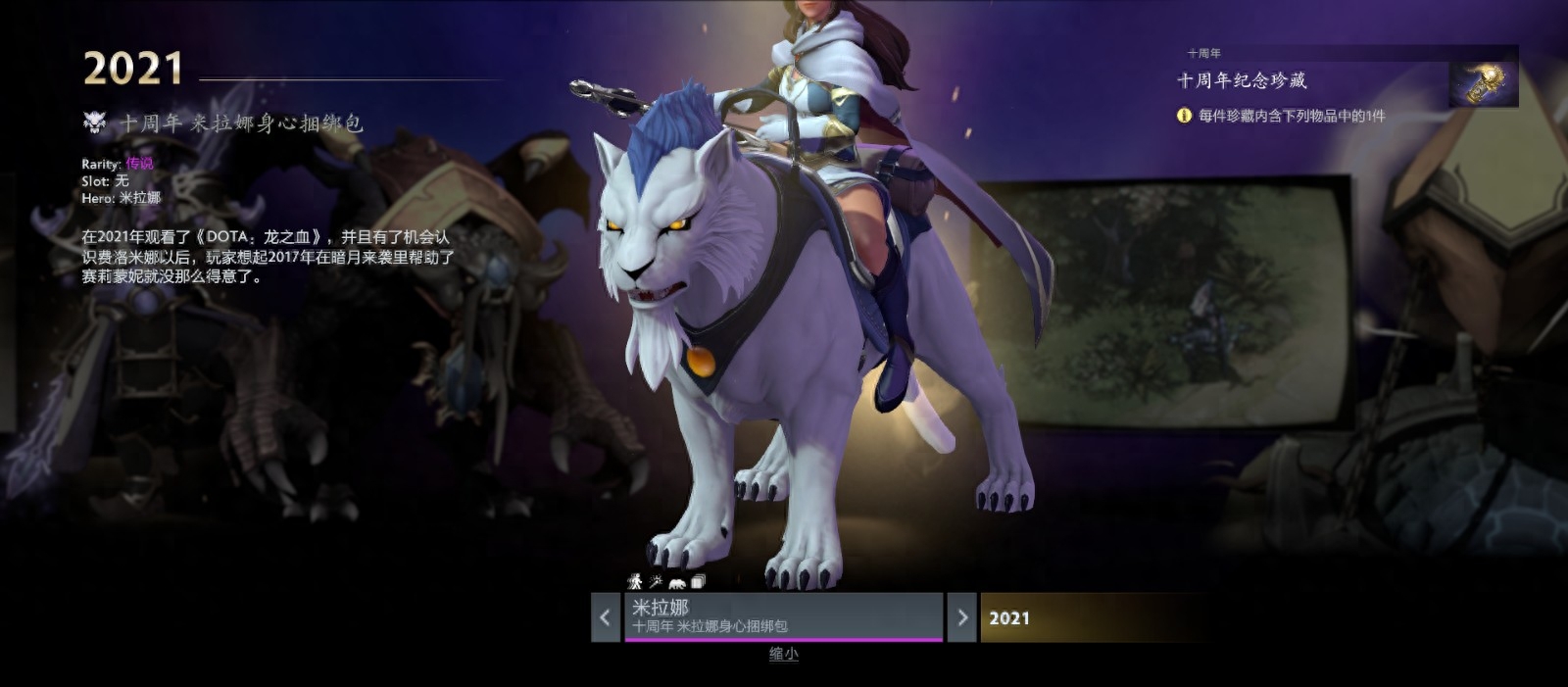Click the yellow info icon about treasure contents
1568x687 pixels.
[x=1184, y=116]
